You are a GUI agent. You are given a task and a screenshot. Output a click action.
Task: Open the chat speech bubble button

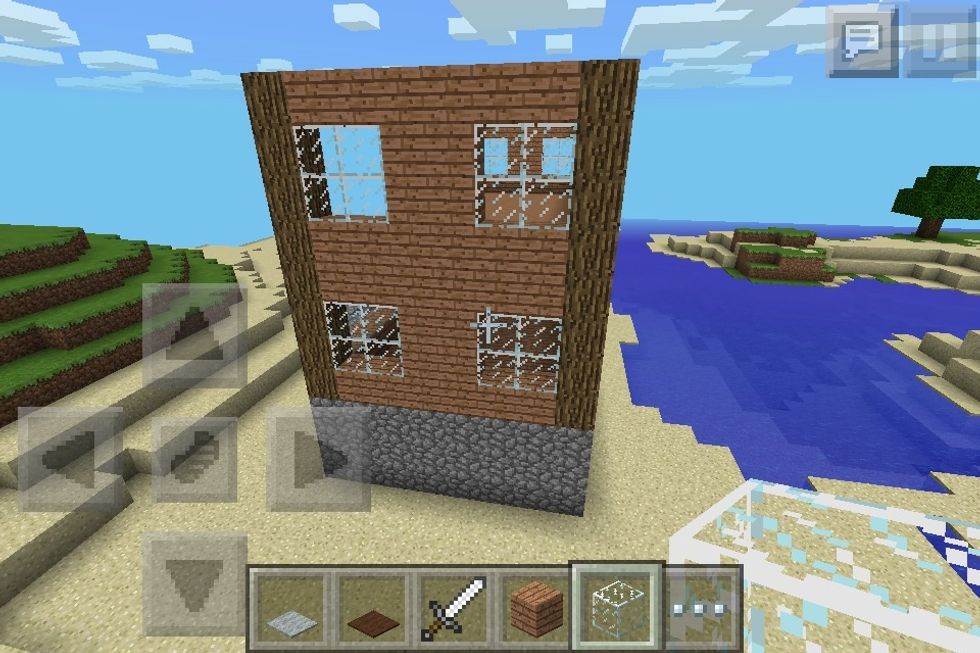[x=861, y=41]
